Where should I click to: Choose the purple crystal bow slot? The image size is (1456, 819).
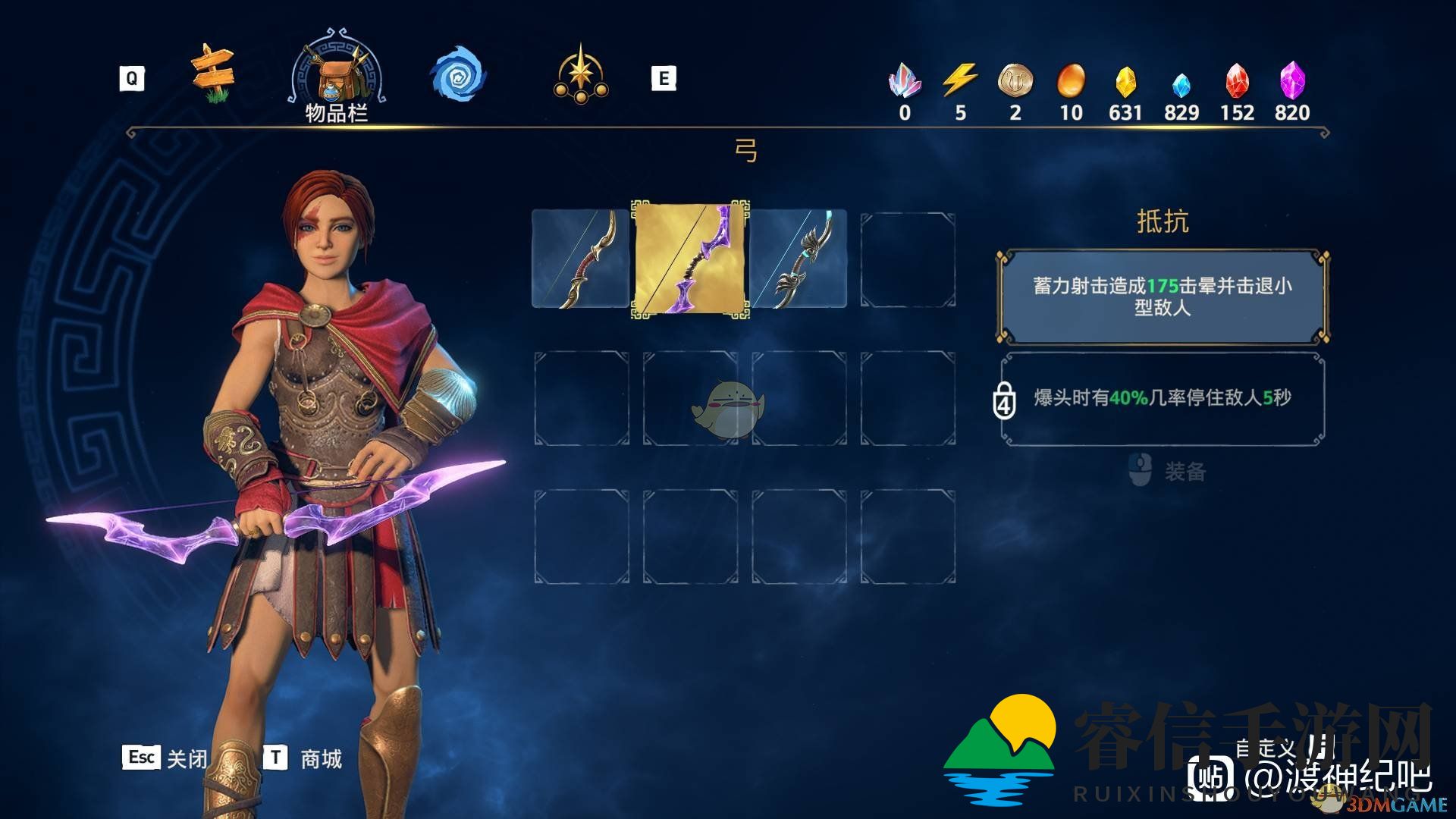tap(690, 259)
